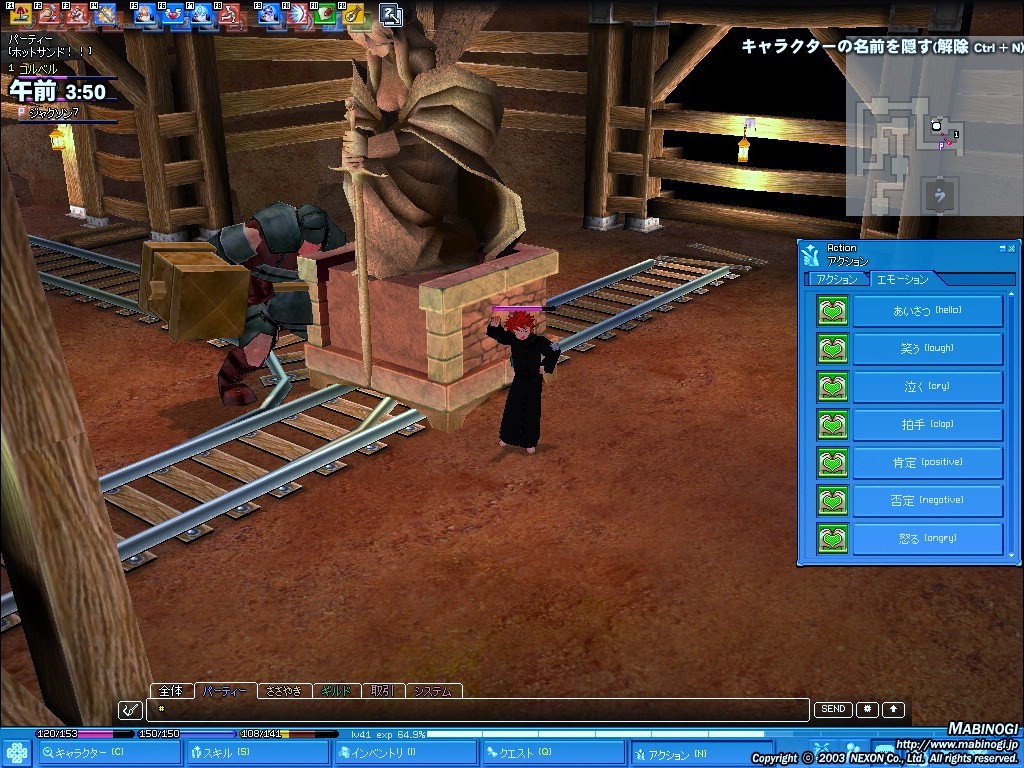Select the 泣く (cry) emotion button
This screenshot has width=1024, height=768.
pos(927,387)
